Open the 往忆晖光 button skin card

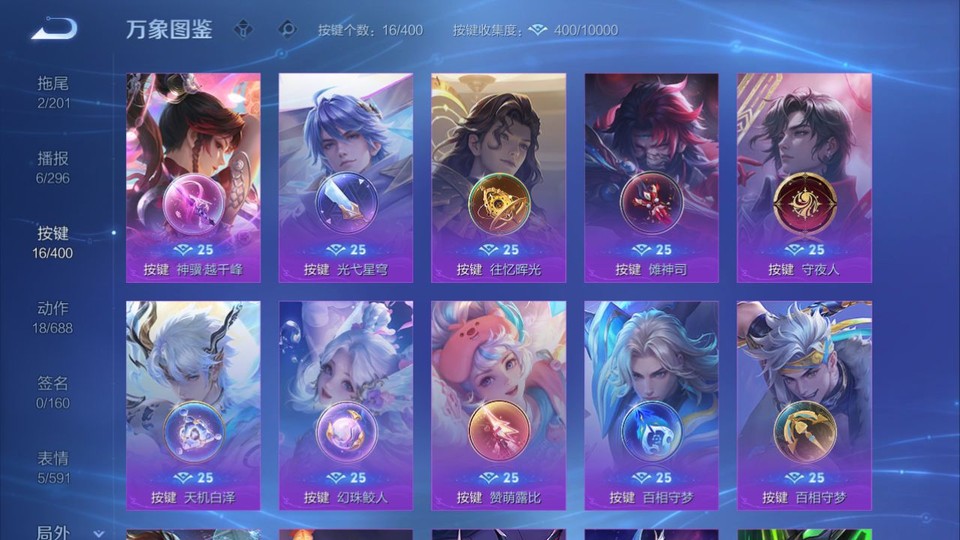pos(499,177)
